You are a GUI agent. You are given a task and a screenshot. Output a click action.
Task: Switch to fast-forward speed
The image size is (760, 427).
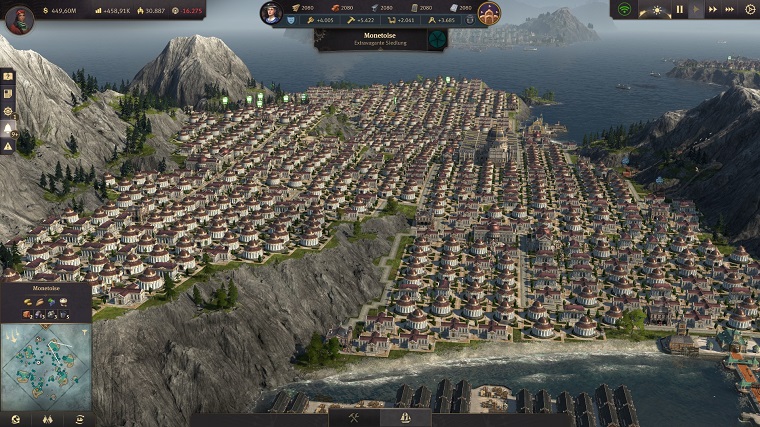point(713,10)
